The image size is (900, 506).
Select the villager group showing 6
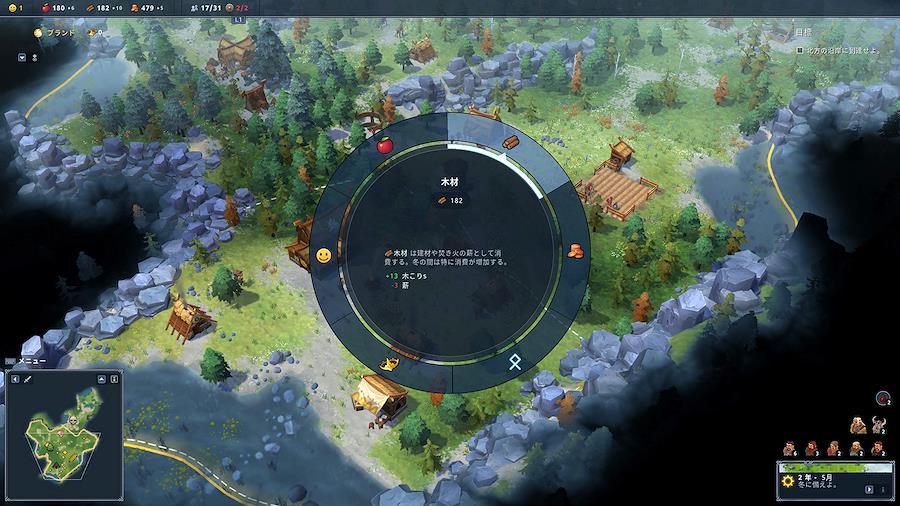(789, 447)
